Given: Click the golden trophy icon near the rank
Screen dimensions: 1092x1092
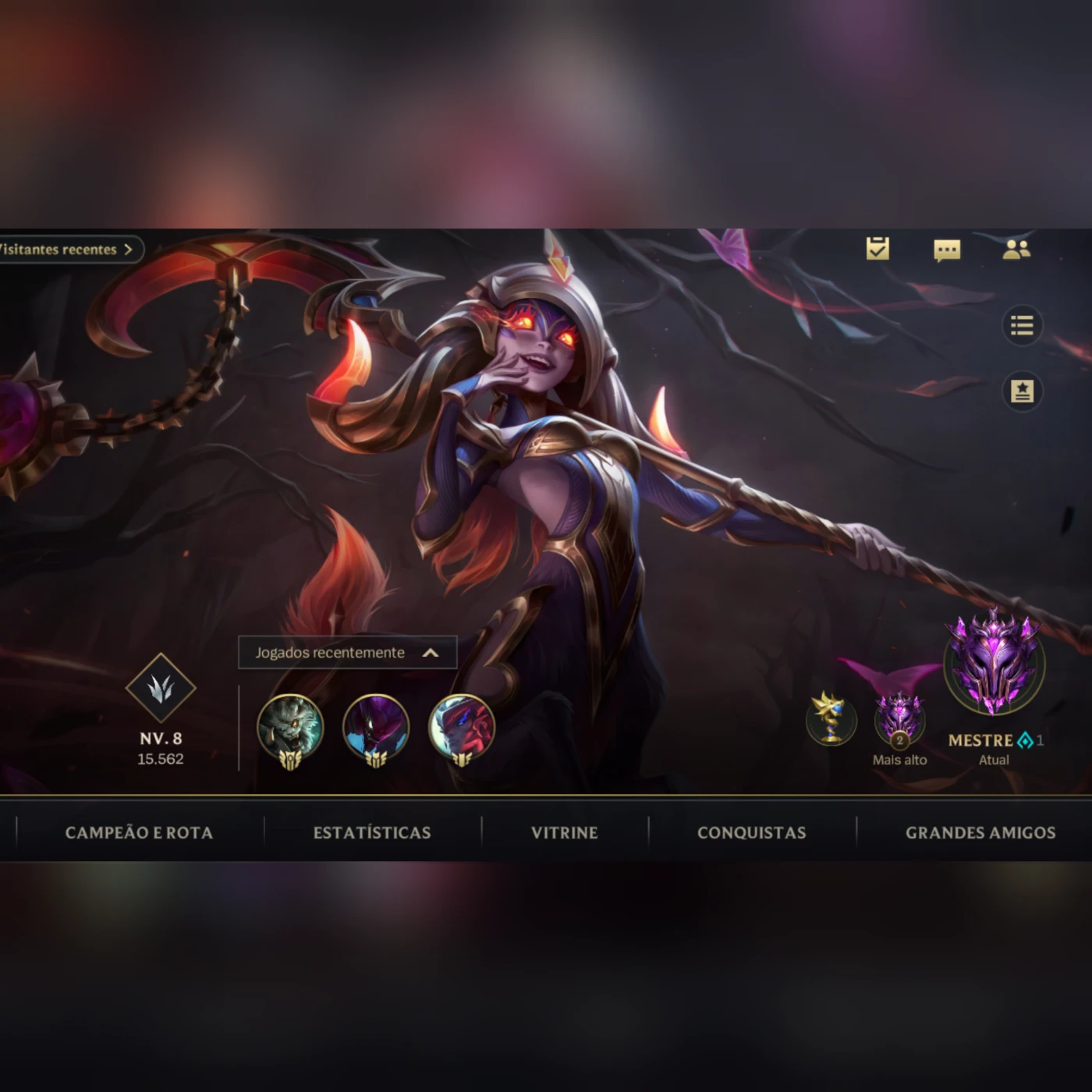Looking at the screenshot, I should pos(831,721).
